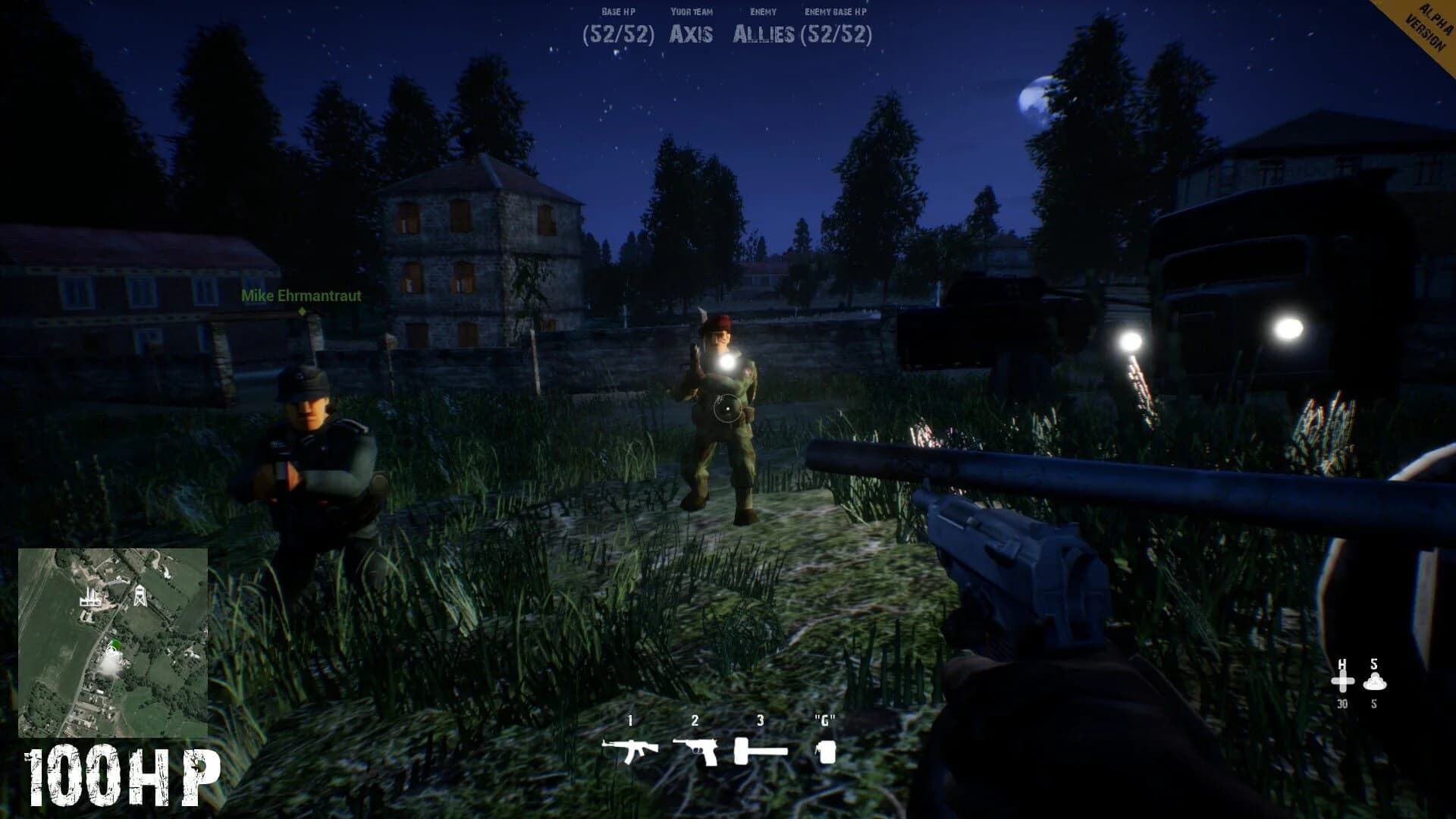Click the green player marker on the minimap

[115, 643]
